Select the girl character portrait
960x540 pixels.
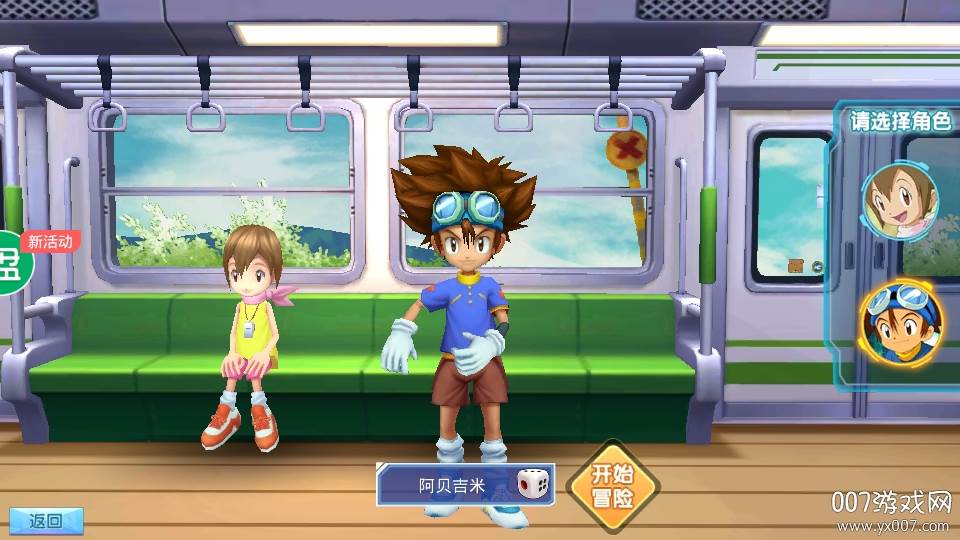[900, 199]
